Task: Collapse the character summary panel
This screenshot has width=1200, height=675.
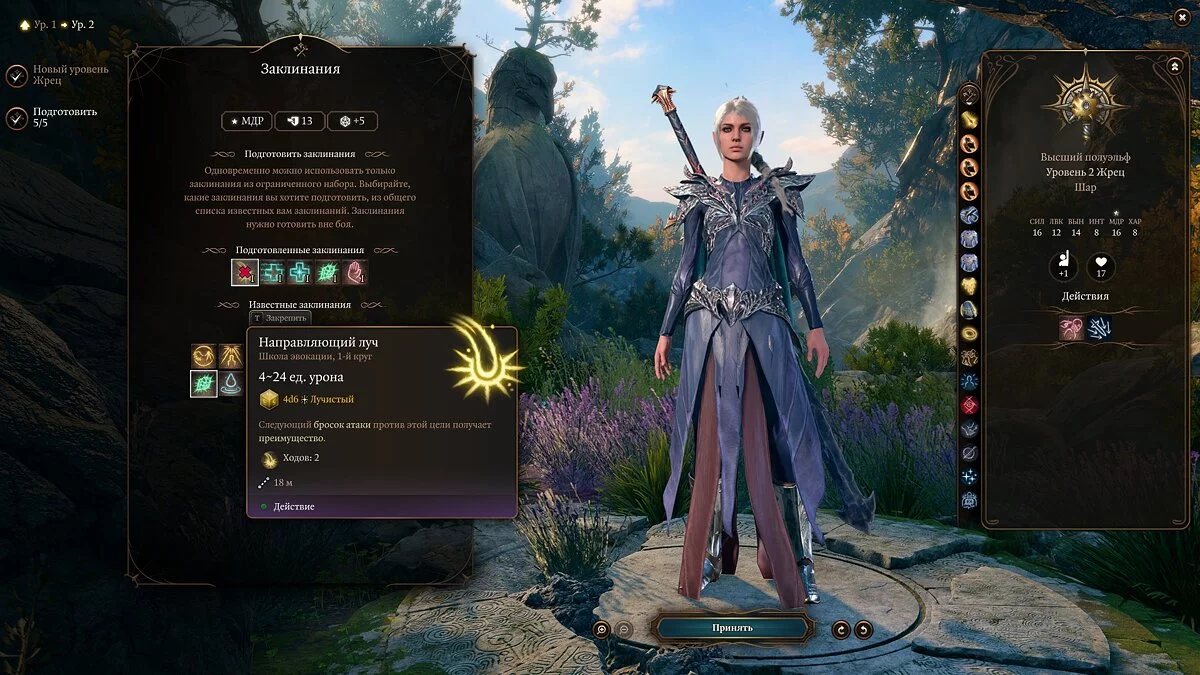Action: coord(1174,66)
